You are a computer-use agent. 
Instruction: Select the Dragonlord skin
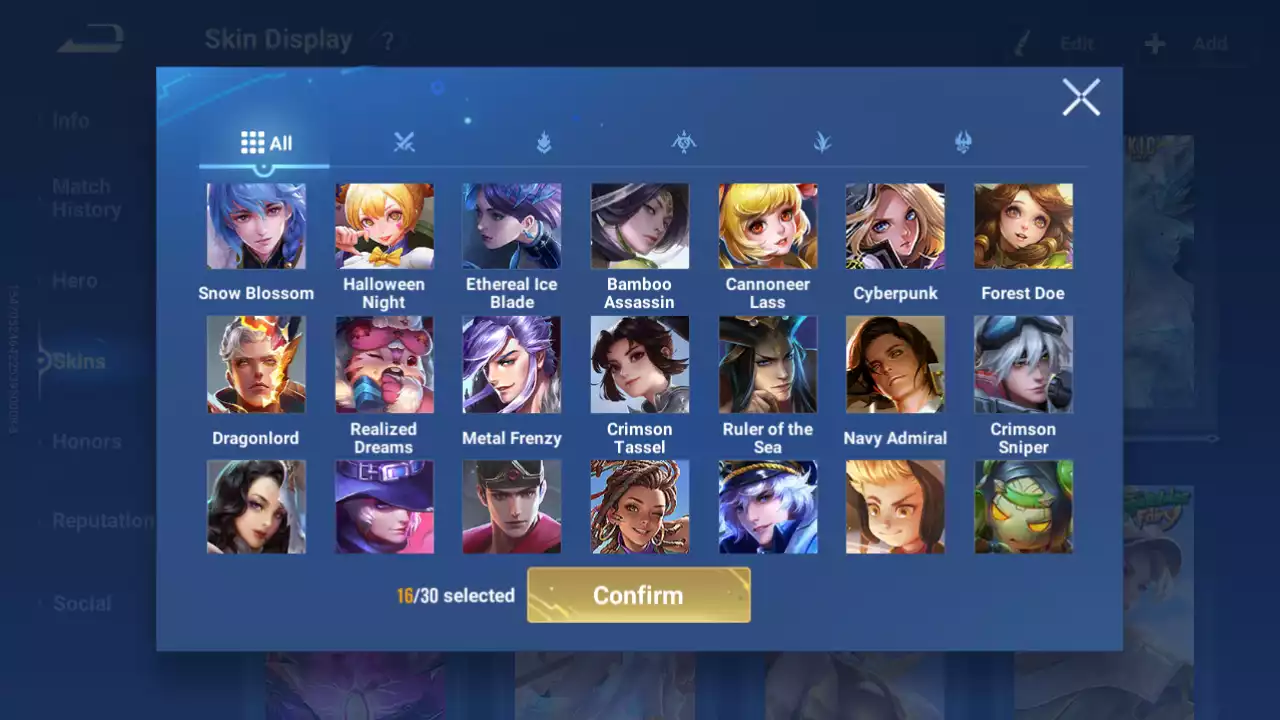256,364
